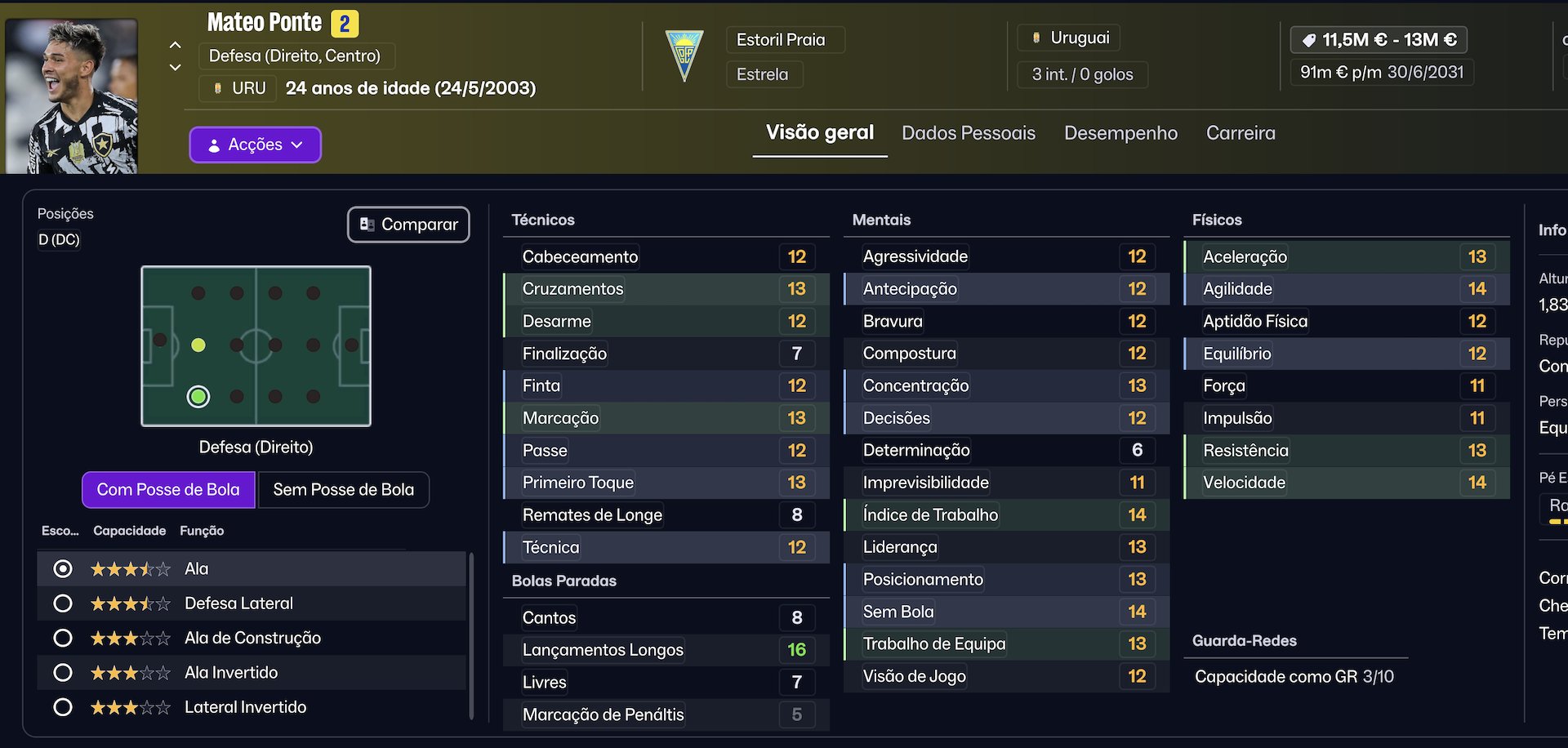Select Com Posse de Bola view

(x=168, y=490)
